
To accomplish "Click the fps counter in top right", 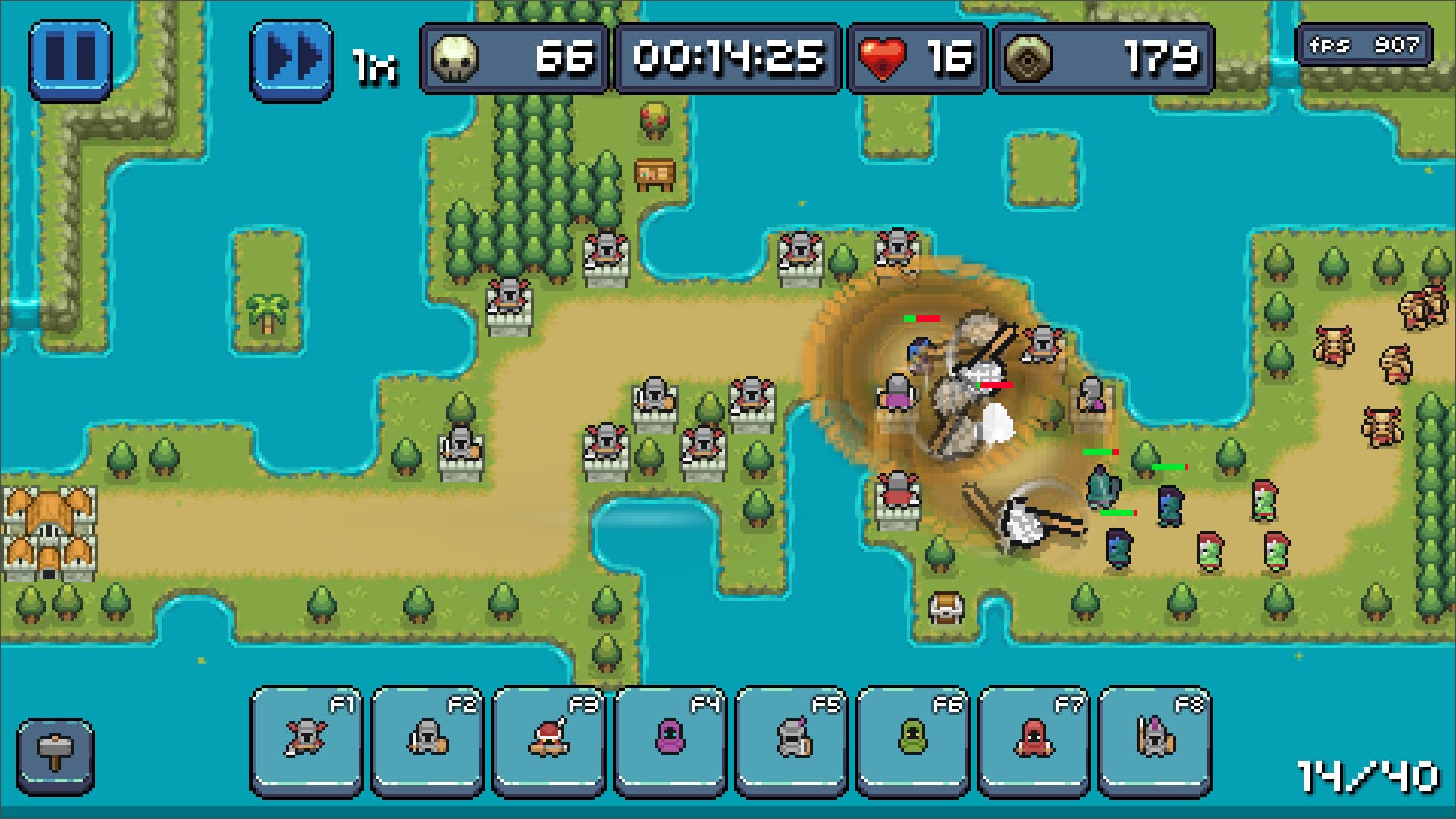I will (x=1365, y=44).
